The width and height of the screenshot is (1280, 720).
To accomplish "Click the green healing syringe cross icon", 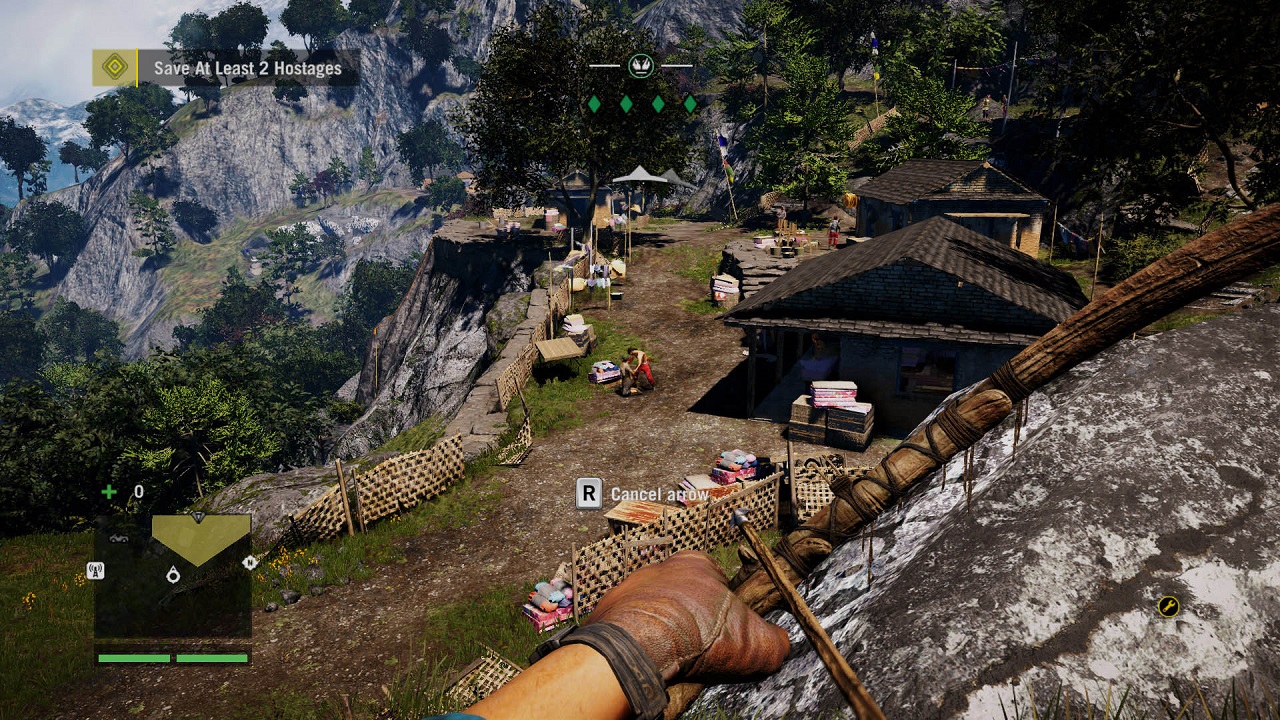I will click(x=108, y=491).
